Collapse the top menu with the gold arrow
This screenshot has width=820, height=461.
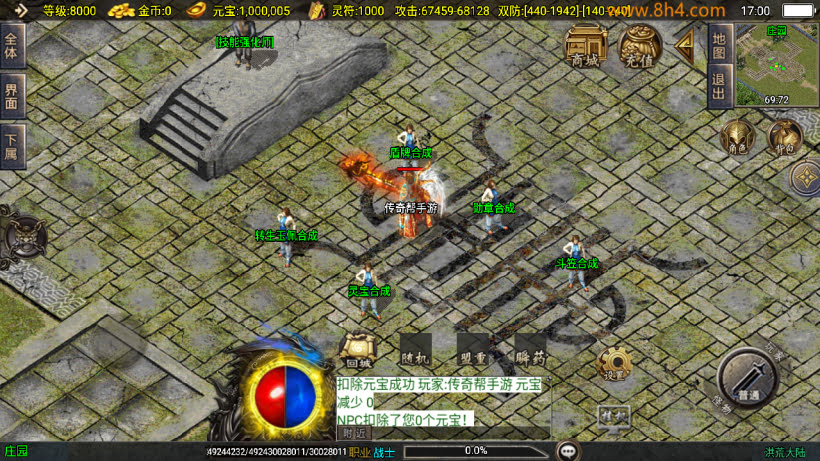[x=686, y=44]
